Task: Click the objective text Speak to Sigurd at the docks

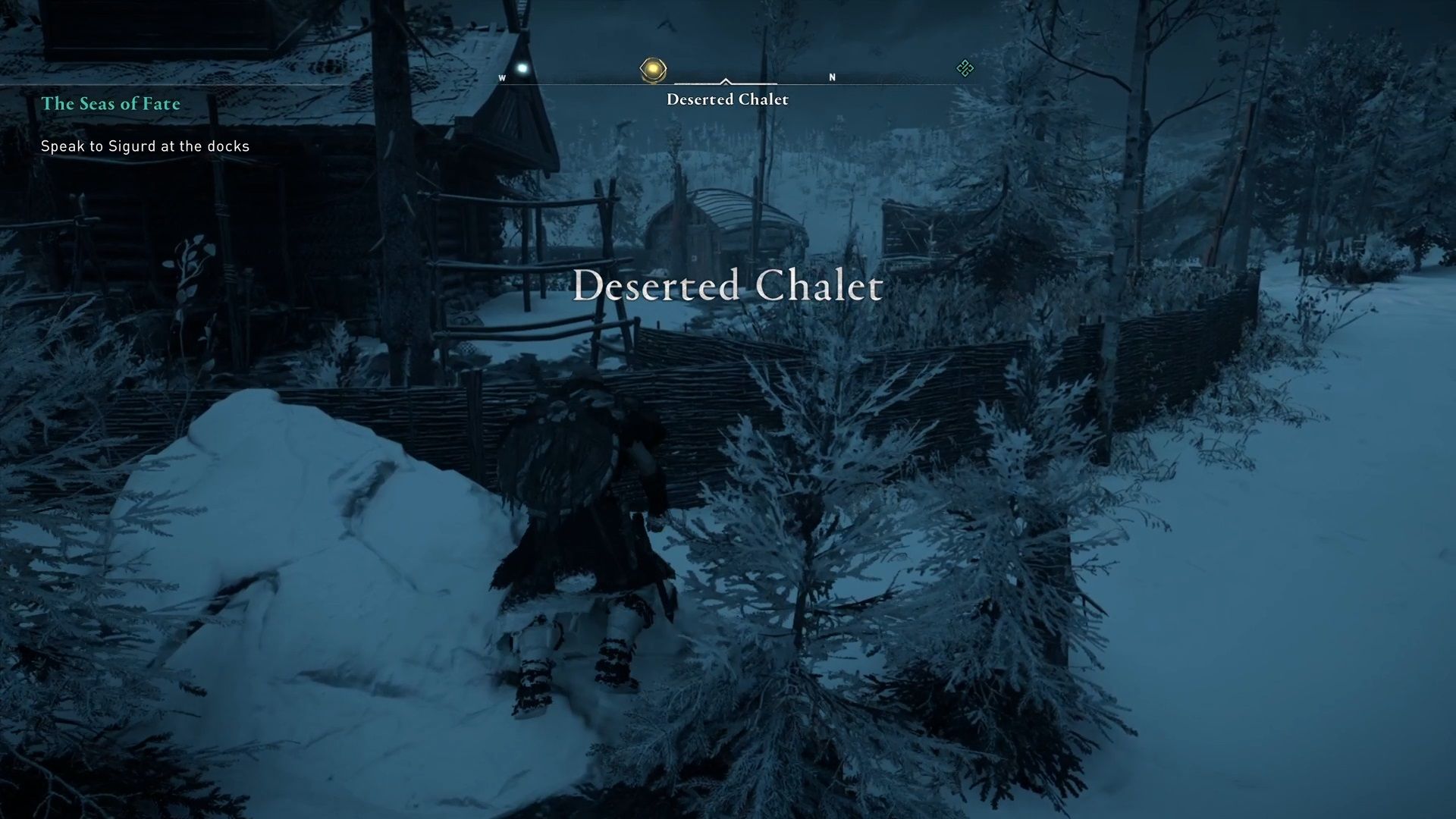Action: click(x=144, y=146)
